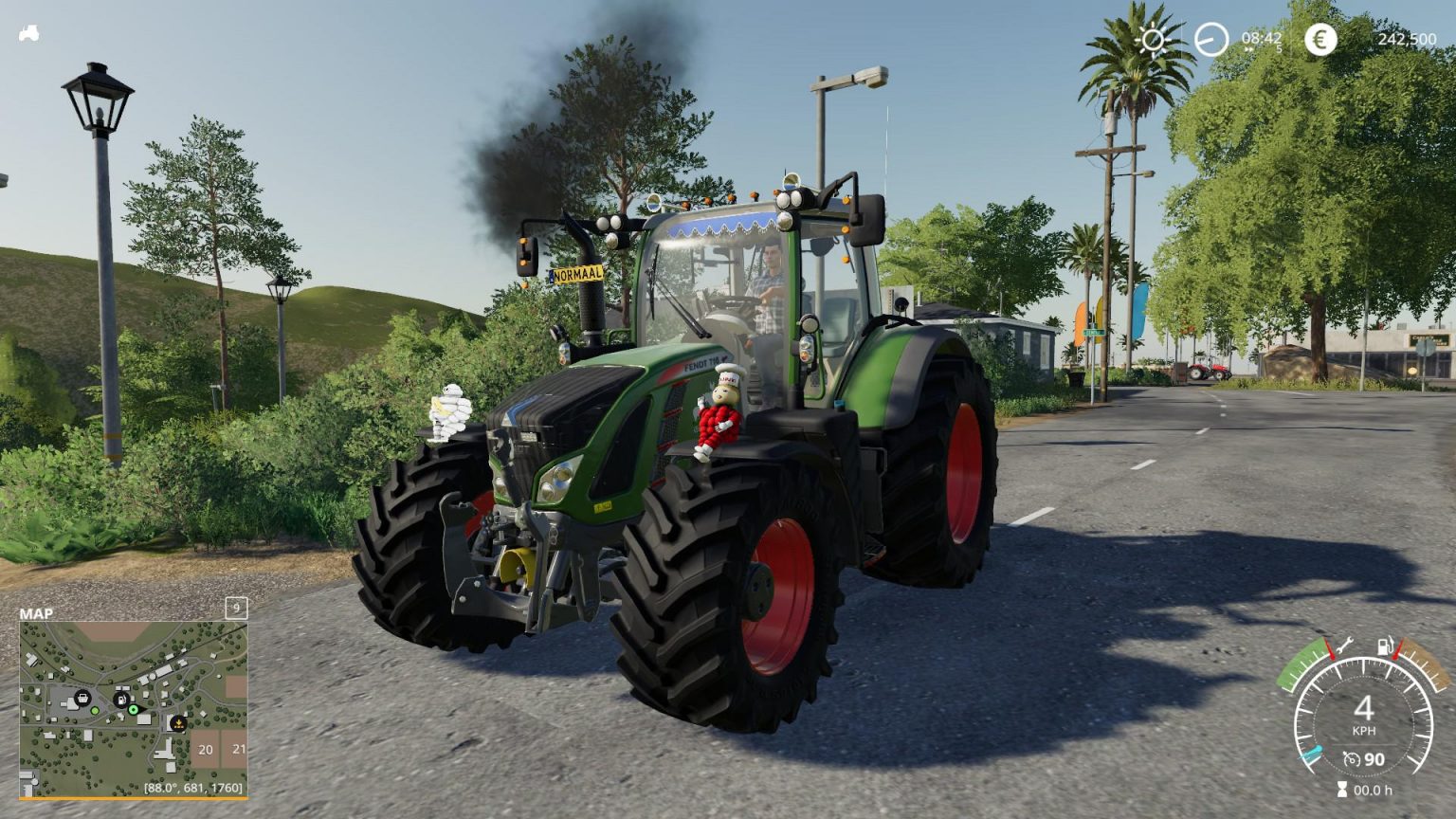Click the money balance 242,500
Image resolution: width=1456 pixels, height=819 pixels.
point(1407,39)
